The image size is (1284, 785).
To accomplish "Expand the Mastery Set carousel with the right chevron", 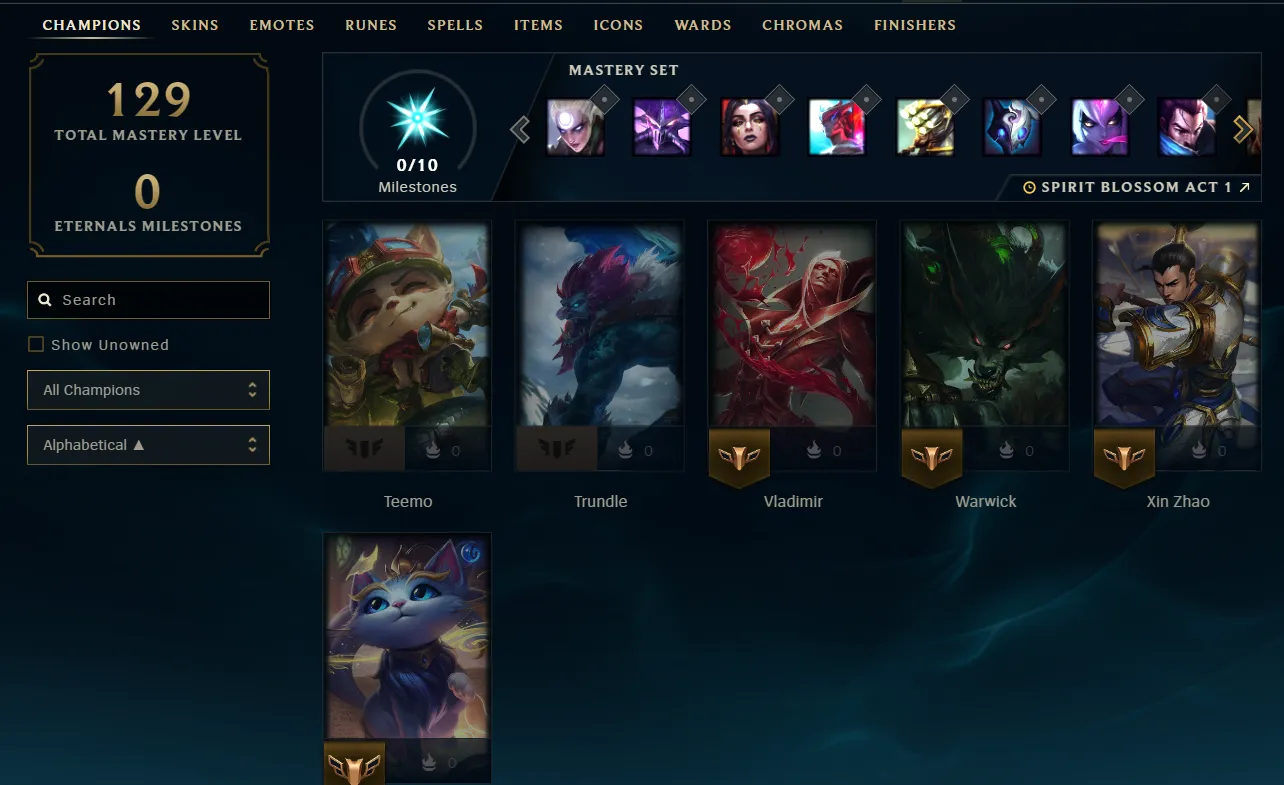I will point(1243,128).
